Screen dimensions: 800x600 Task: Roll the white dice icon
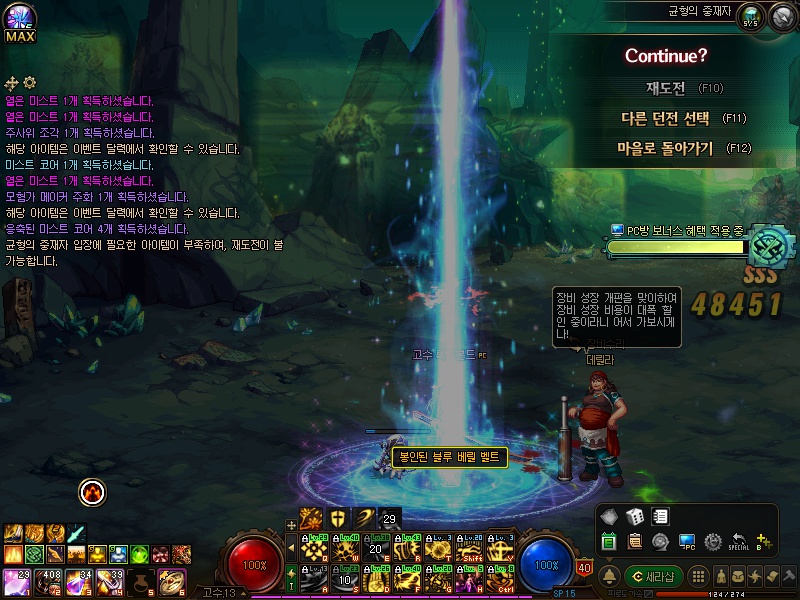[634, 517]
